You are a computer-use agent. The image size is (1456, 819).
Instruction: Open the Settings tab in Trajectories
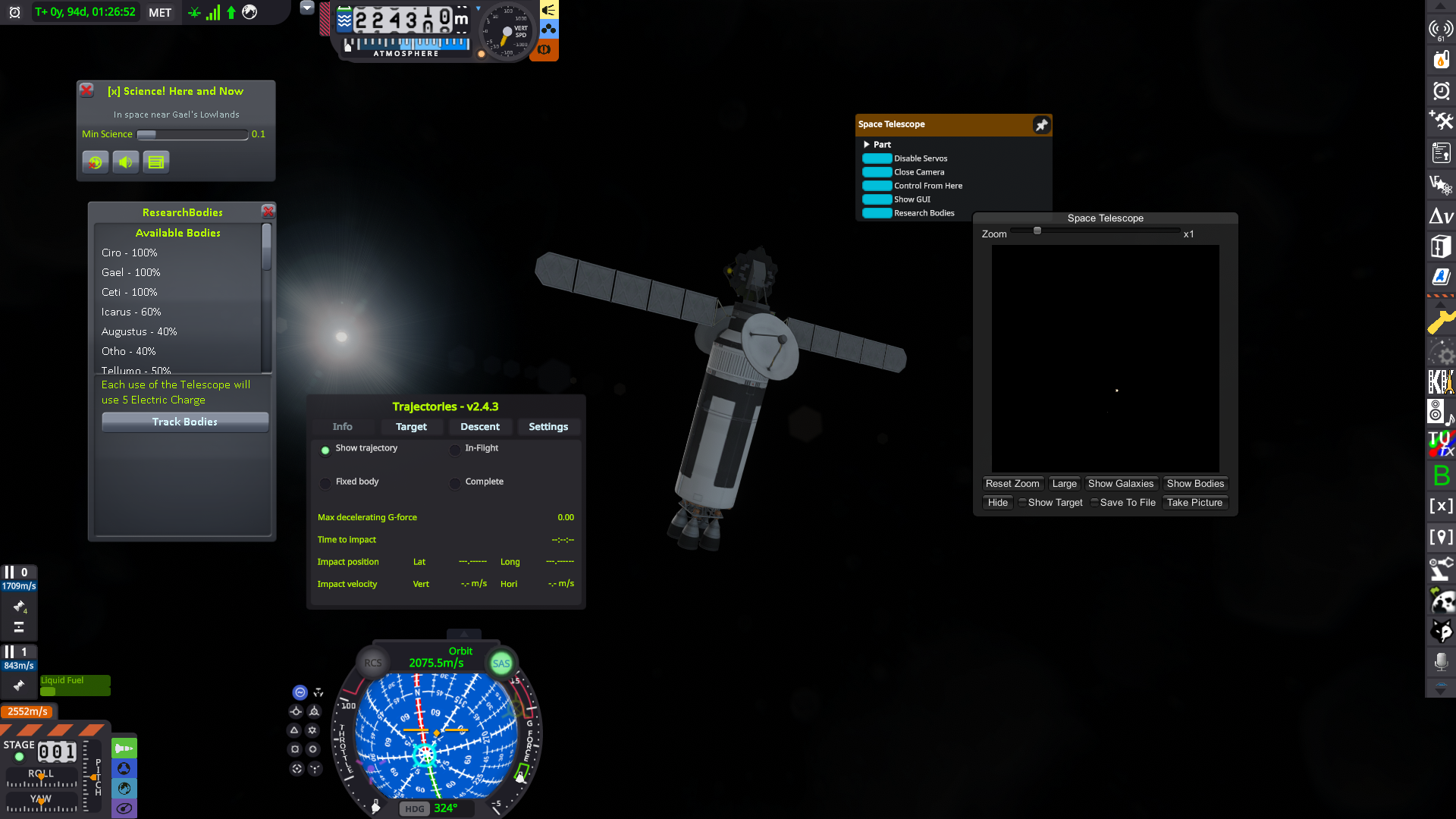point(548,427)
